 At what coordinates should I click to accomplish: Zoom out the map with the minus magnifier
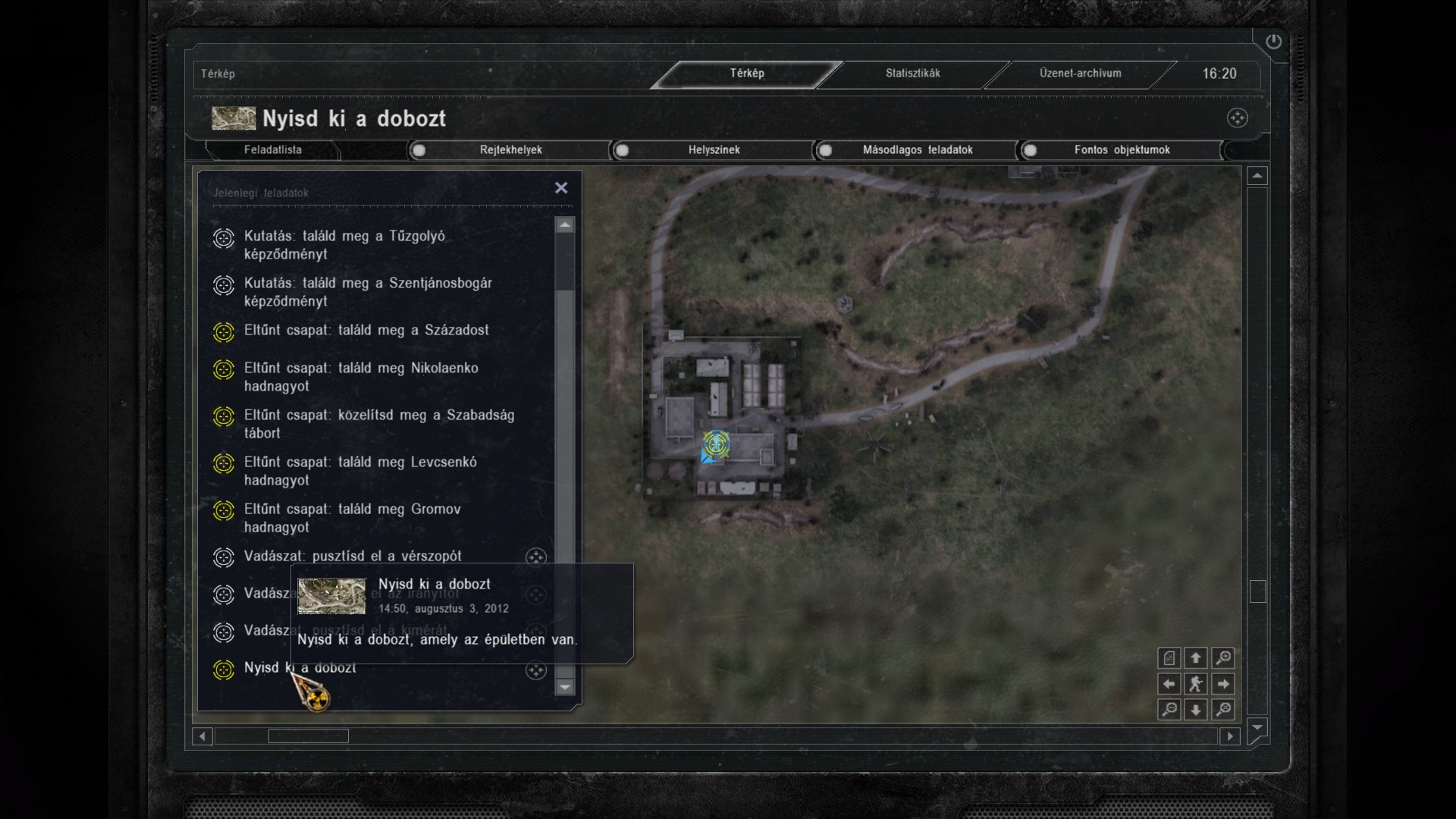pyautogui.click(x=1169, y=710)
